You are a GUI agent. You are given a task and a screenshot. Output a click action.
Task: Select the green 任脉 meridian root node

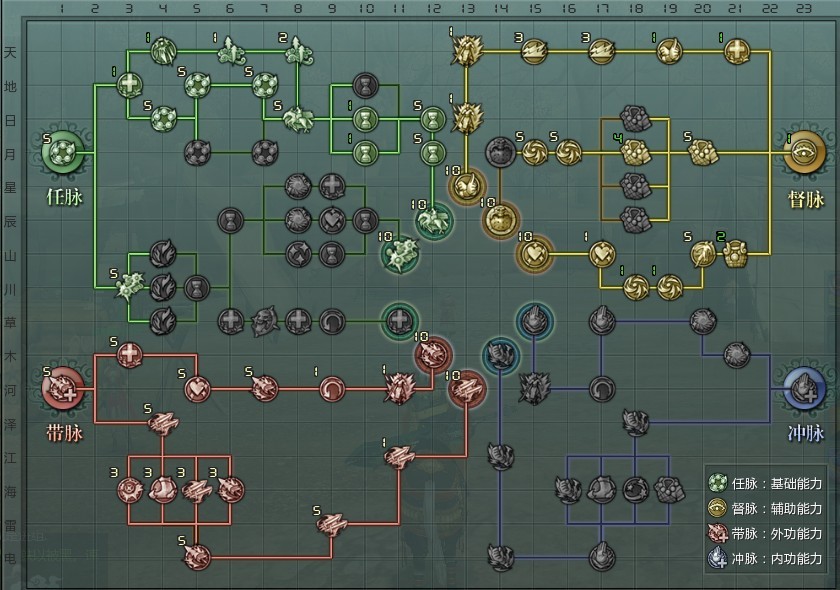point(63,154)
